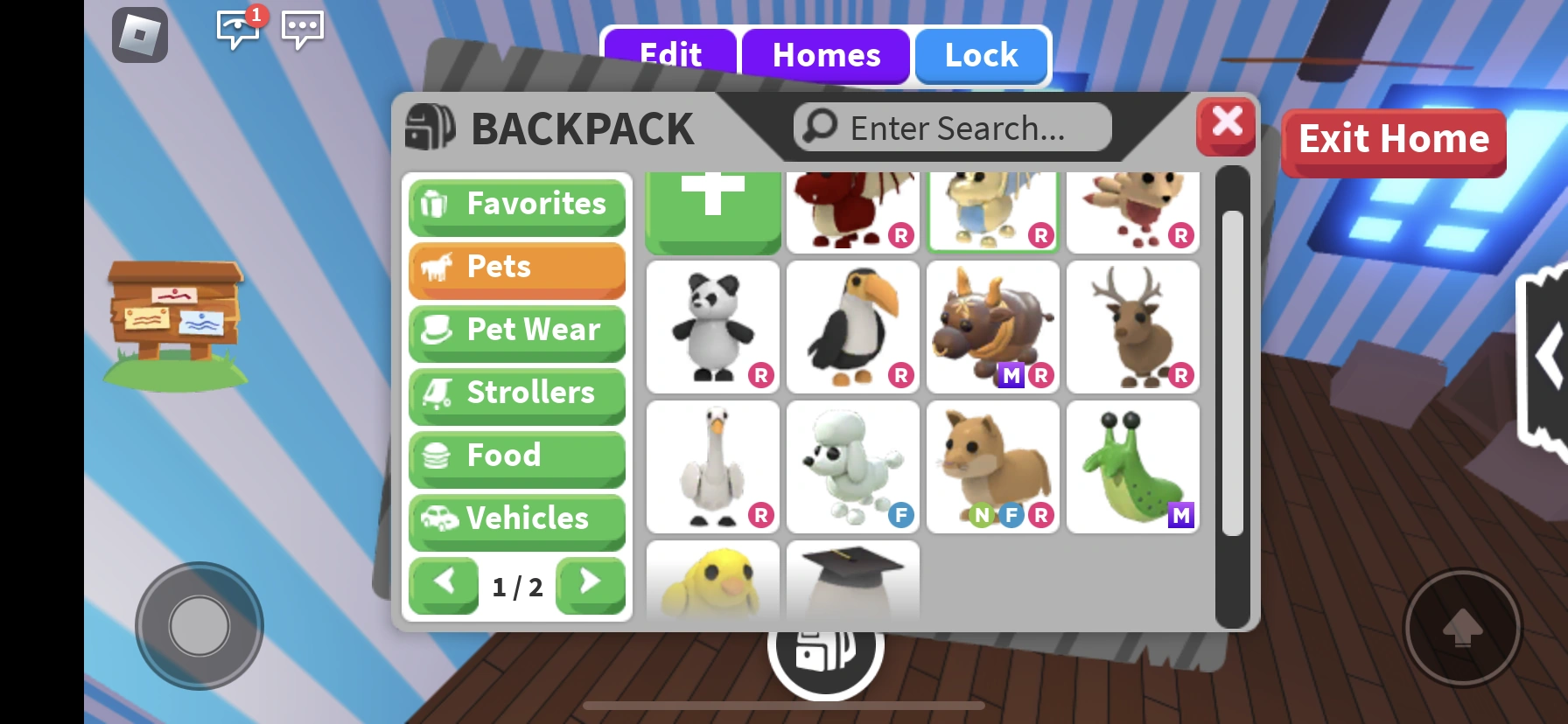This screenshot has height=724, width=1568.
Task: Select the panda pet thumbnail
Action: tap(712, 327)
